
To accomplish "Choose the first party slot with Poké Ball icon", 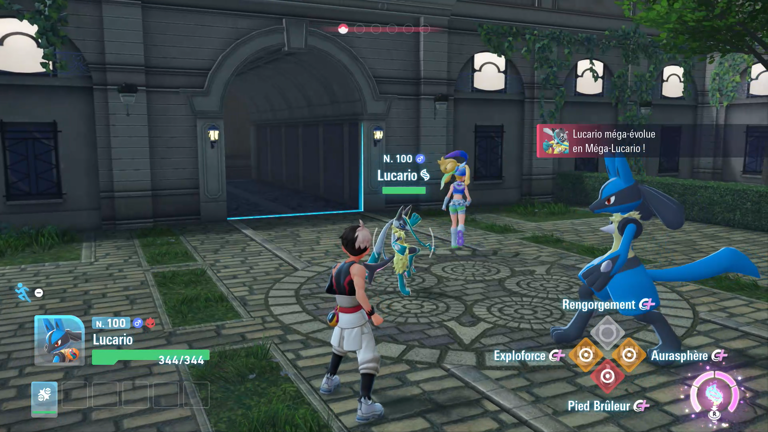I will click(44, 397).
